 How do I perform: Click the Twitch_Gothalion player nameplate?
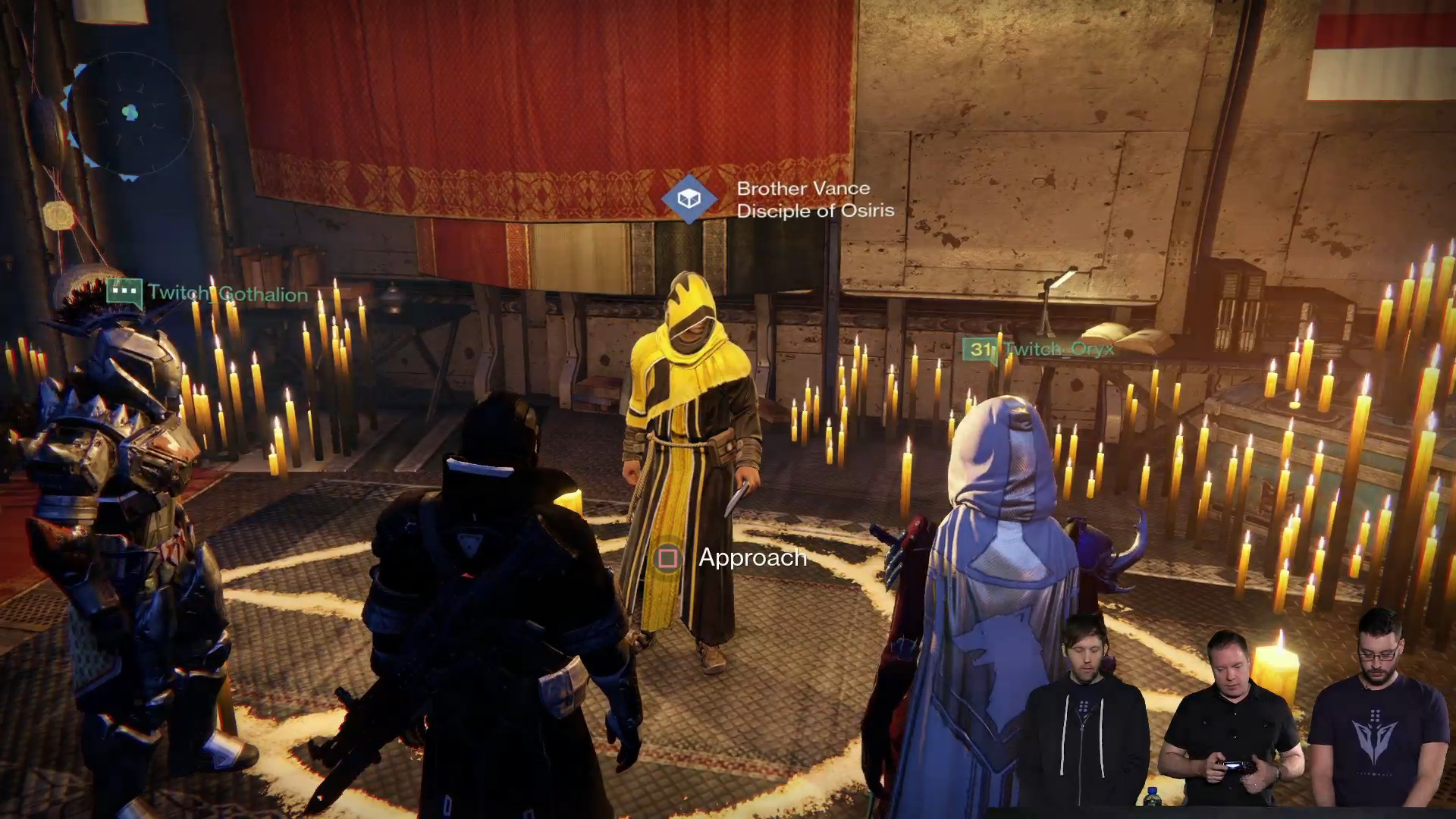pos(227,293)
